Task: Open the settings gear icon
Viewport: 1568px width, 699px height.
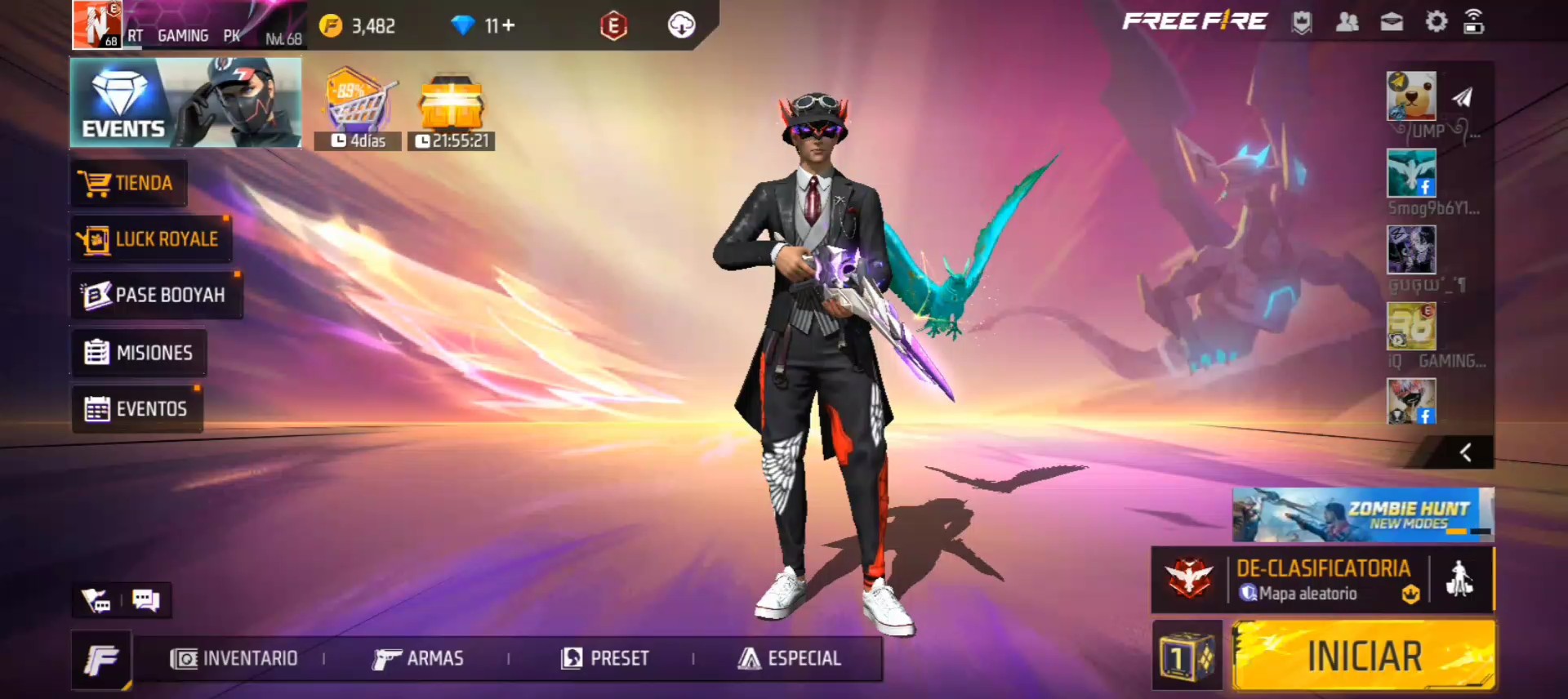Action: click(1436, 22)
